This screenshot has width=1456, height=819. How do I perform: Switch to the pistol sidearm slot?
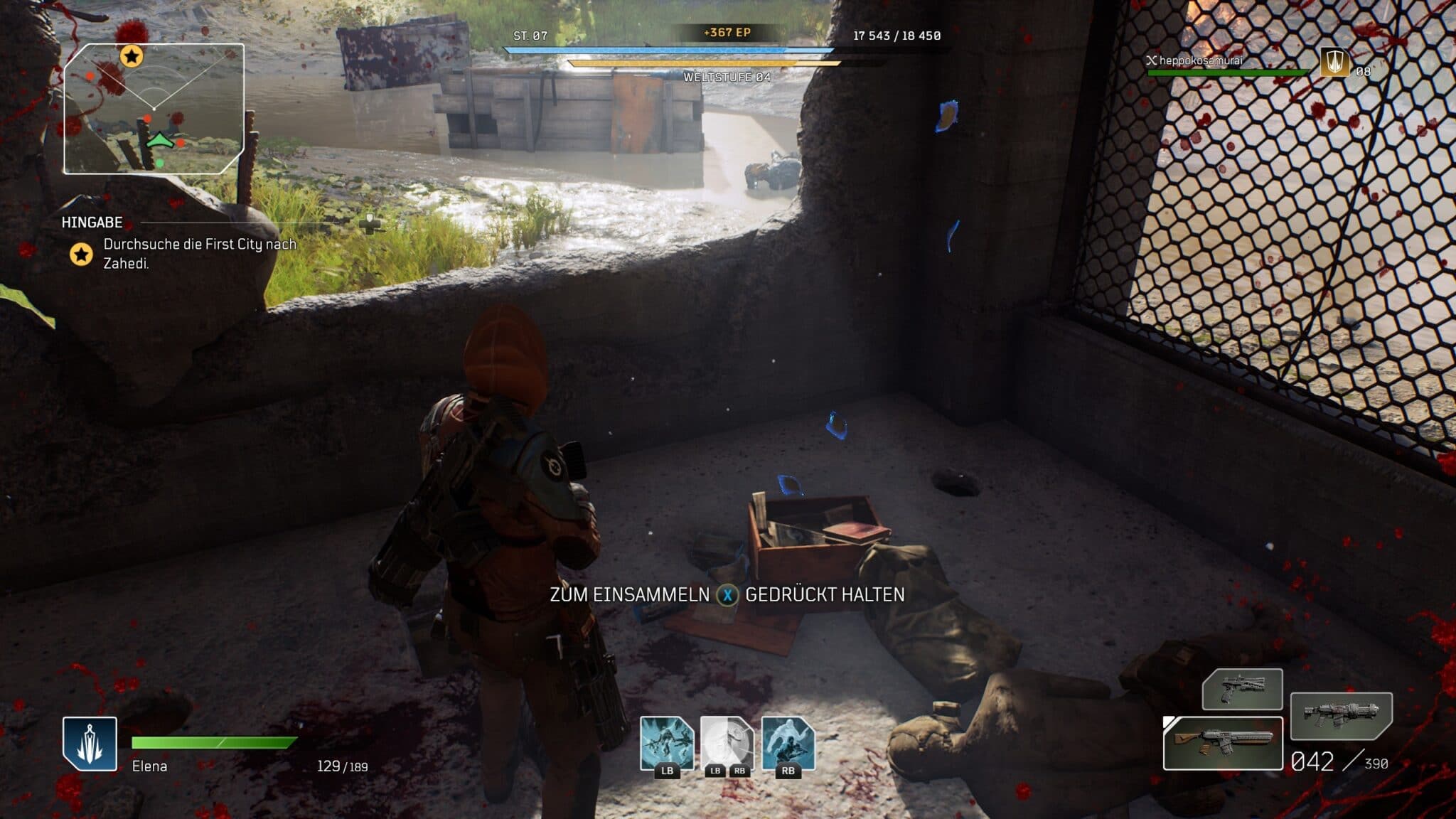coord(1242,688)
